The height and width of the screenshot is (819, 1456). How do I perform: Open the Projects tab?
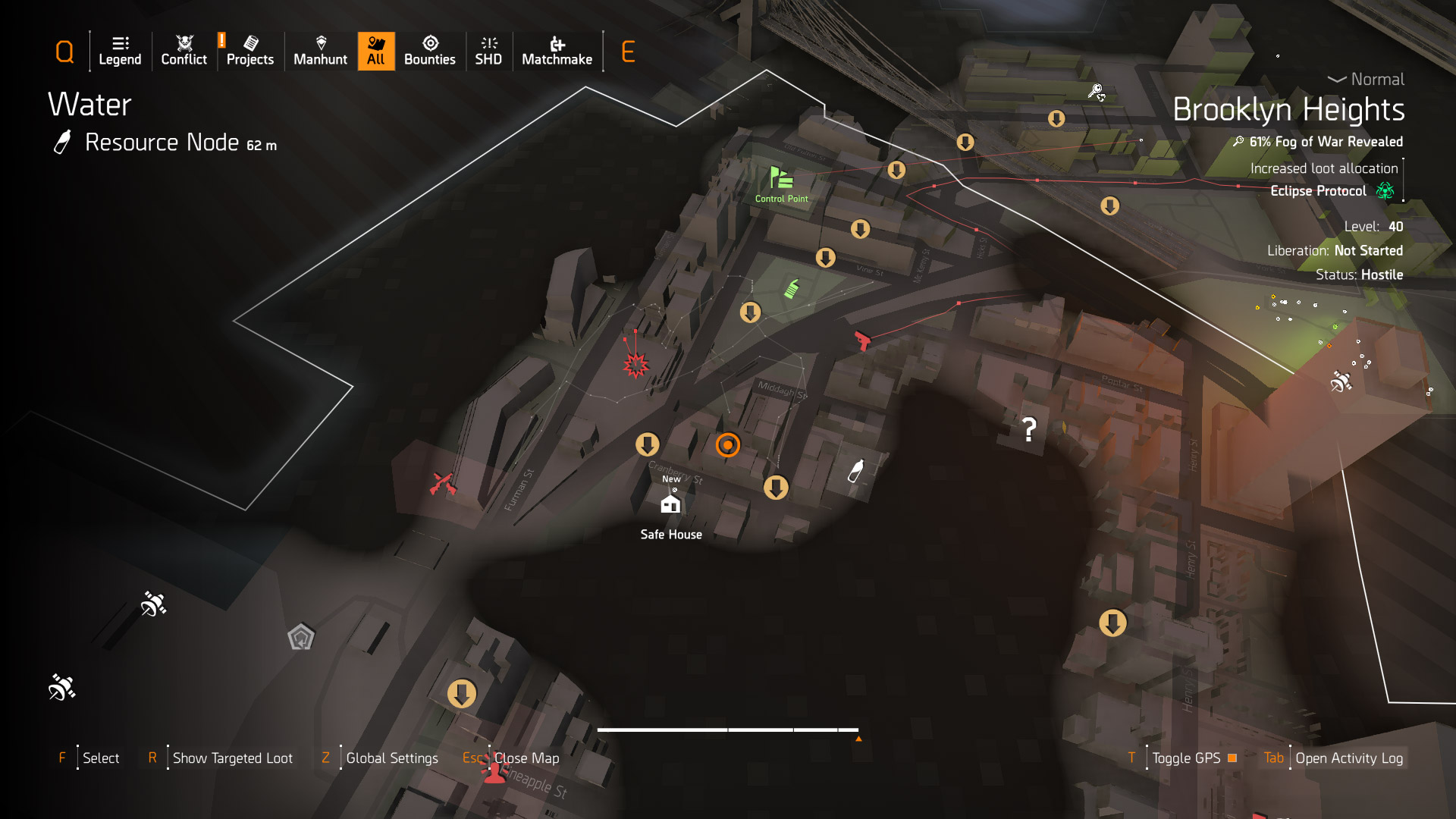(x=249, y=51)
